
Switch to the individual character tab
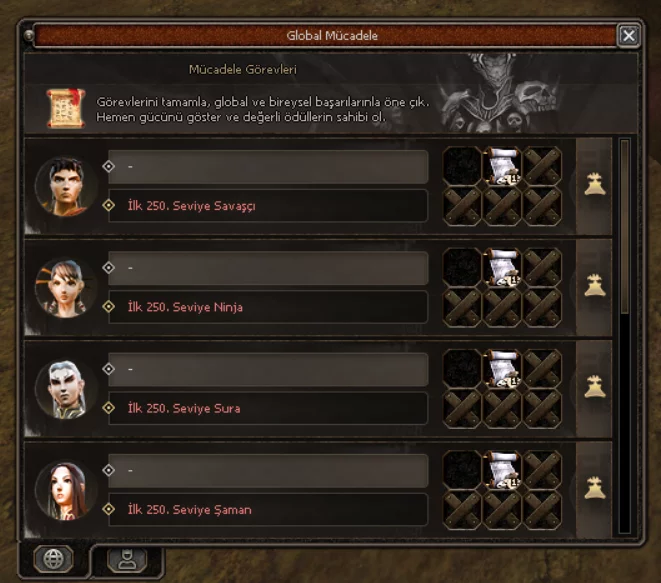coord(126,560)
